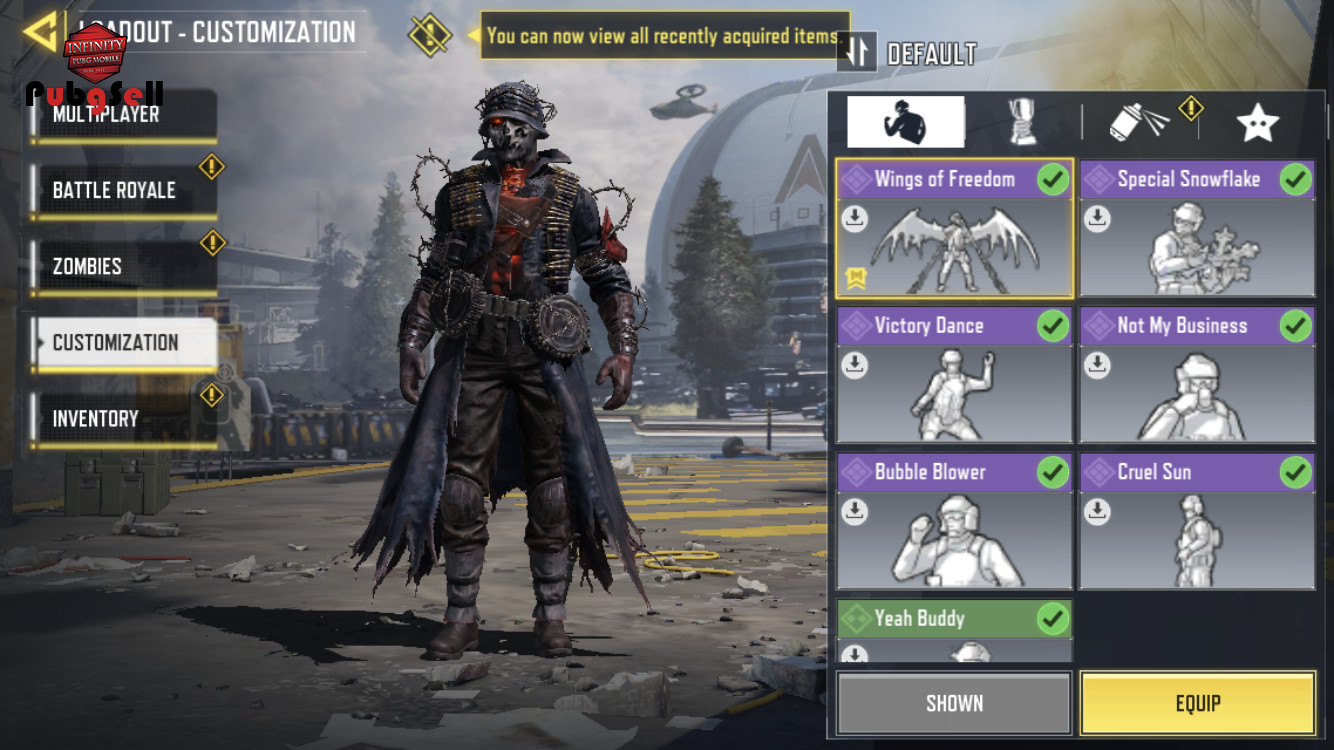This screenshot has height=750, width=1334.
Task: Pick the Bubble Blower emote
Action: click(x=954, y=521)
